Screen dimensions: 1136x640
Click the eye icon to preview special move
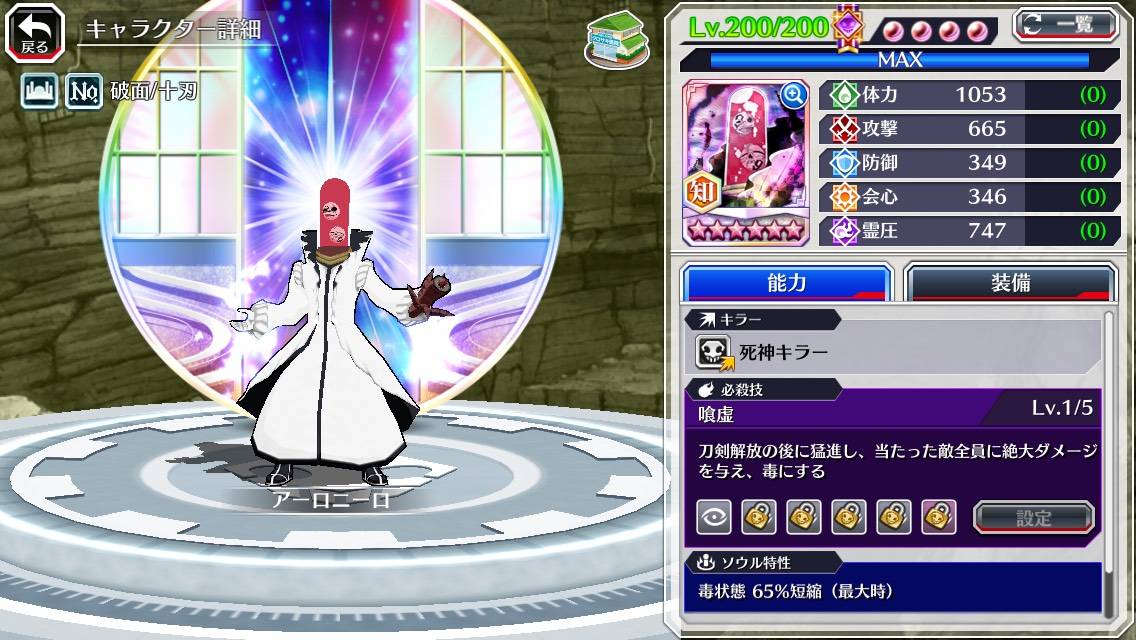pos(712,517)
